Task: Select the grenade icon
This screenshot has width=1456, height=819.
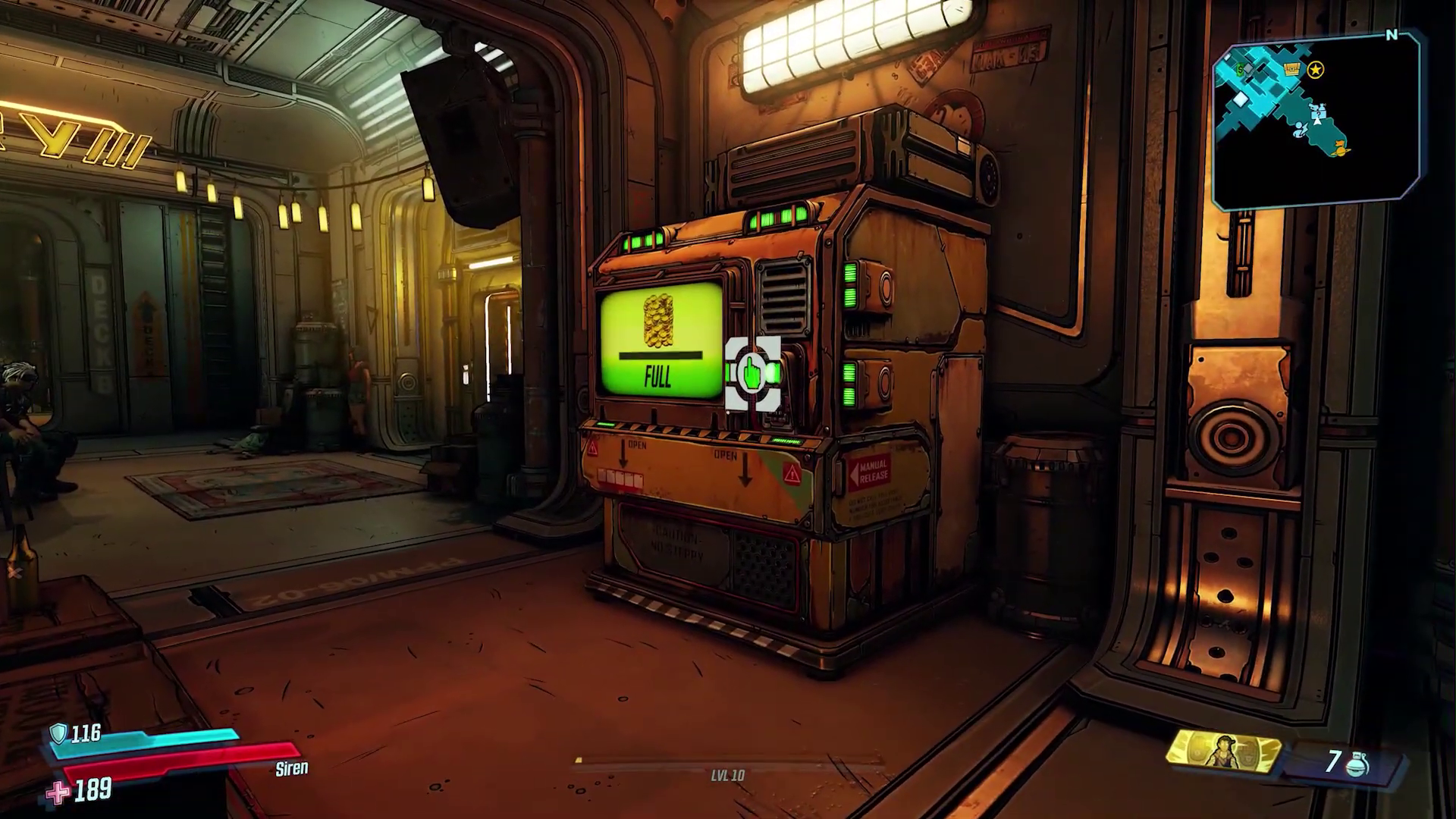Action: point(1357,764)
